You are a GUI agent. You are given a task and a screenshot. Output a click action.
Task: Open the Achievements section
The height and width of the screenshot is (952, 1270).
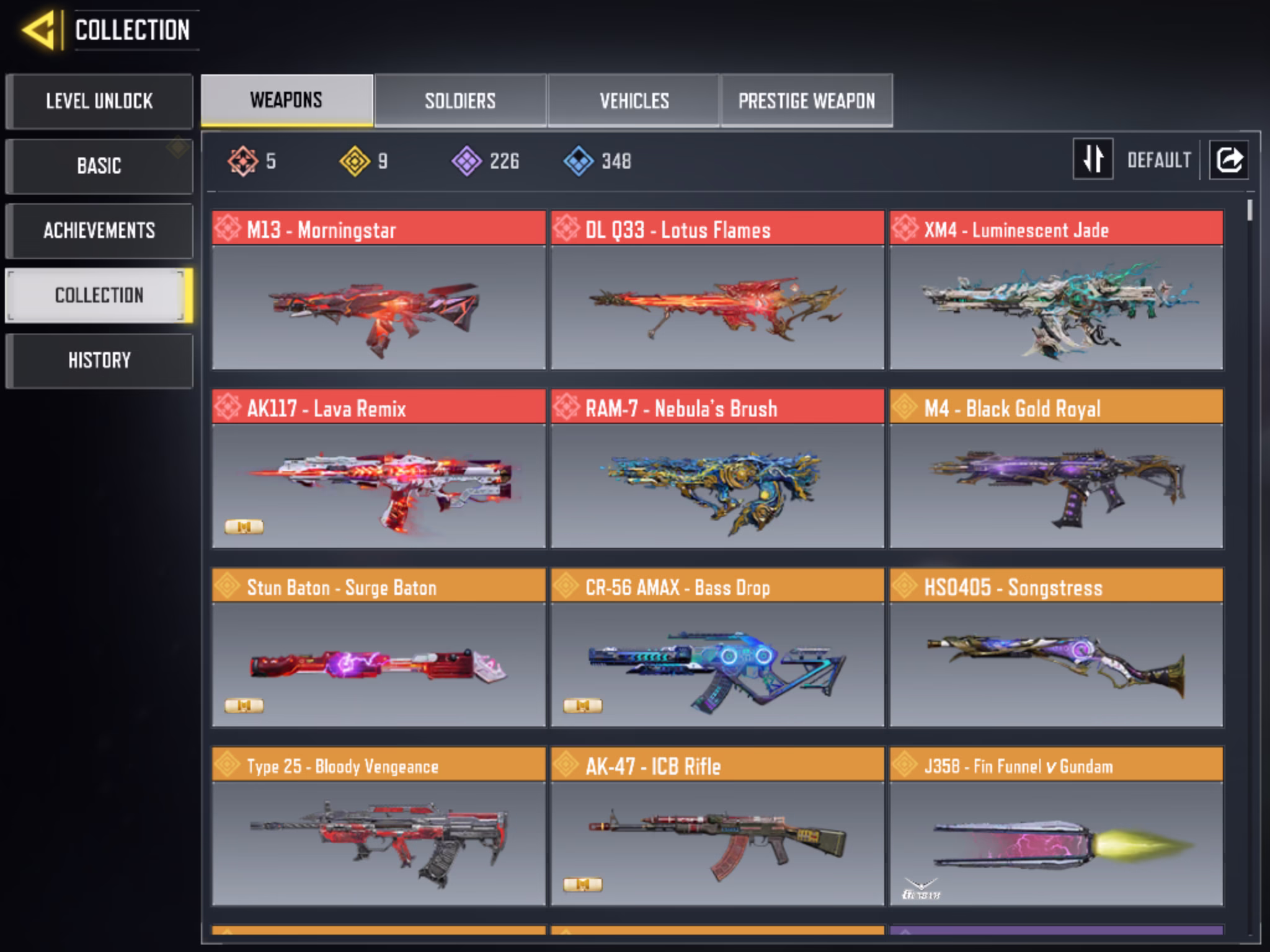click(99, 231)
